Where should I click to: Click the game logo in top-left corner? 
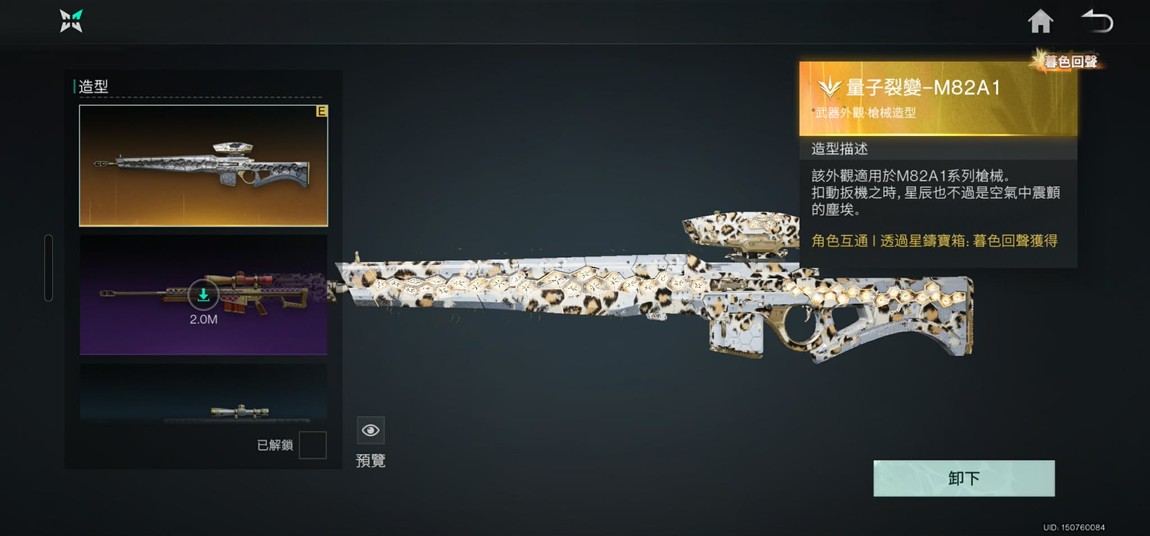[71, 21]
